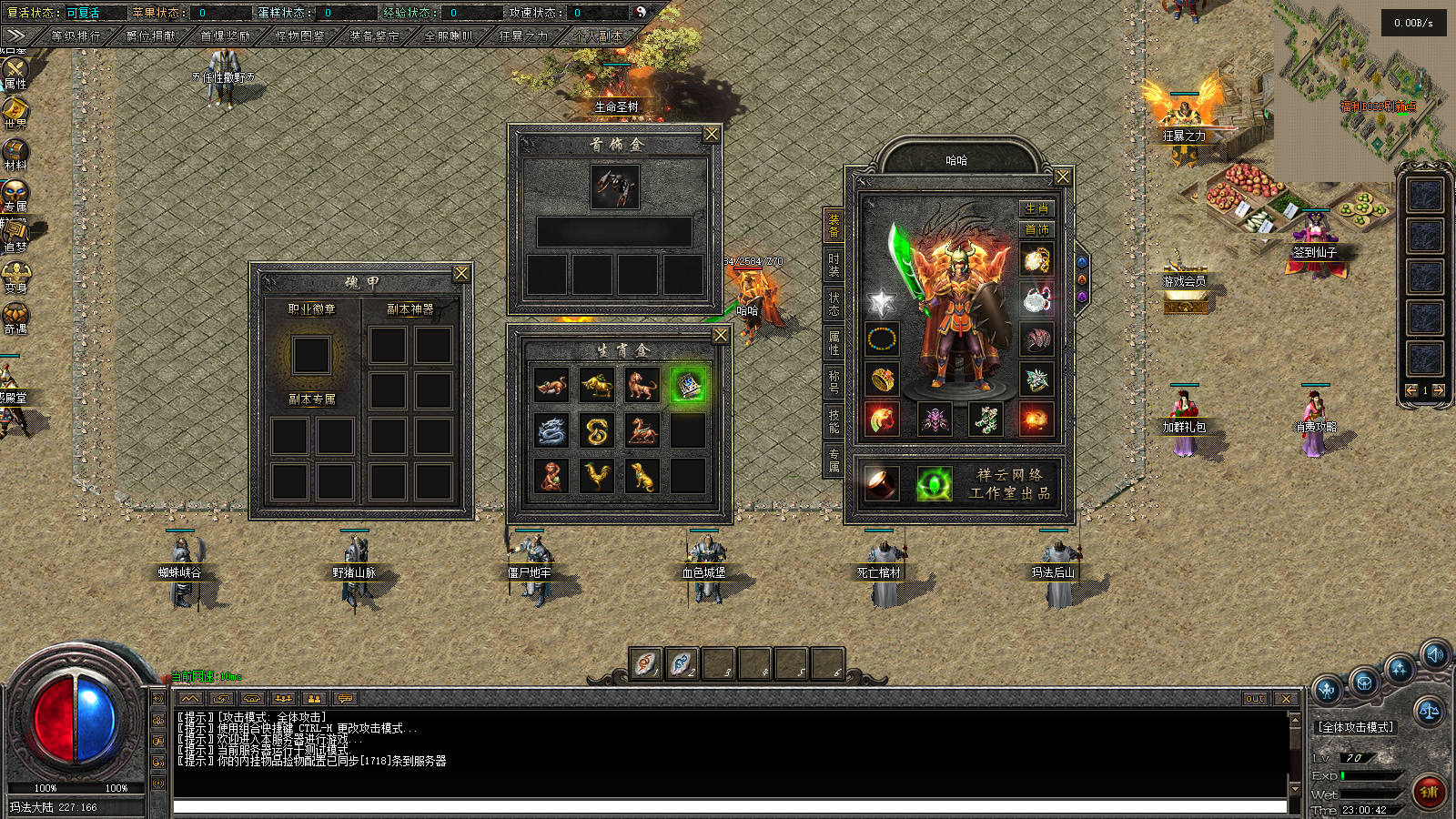Screen dimensions: 1456x819
Task: Click the 生肖 zodiac button in character panel
Action: pyautogui.click(x=1036, y=208)
